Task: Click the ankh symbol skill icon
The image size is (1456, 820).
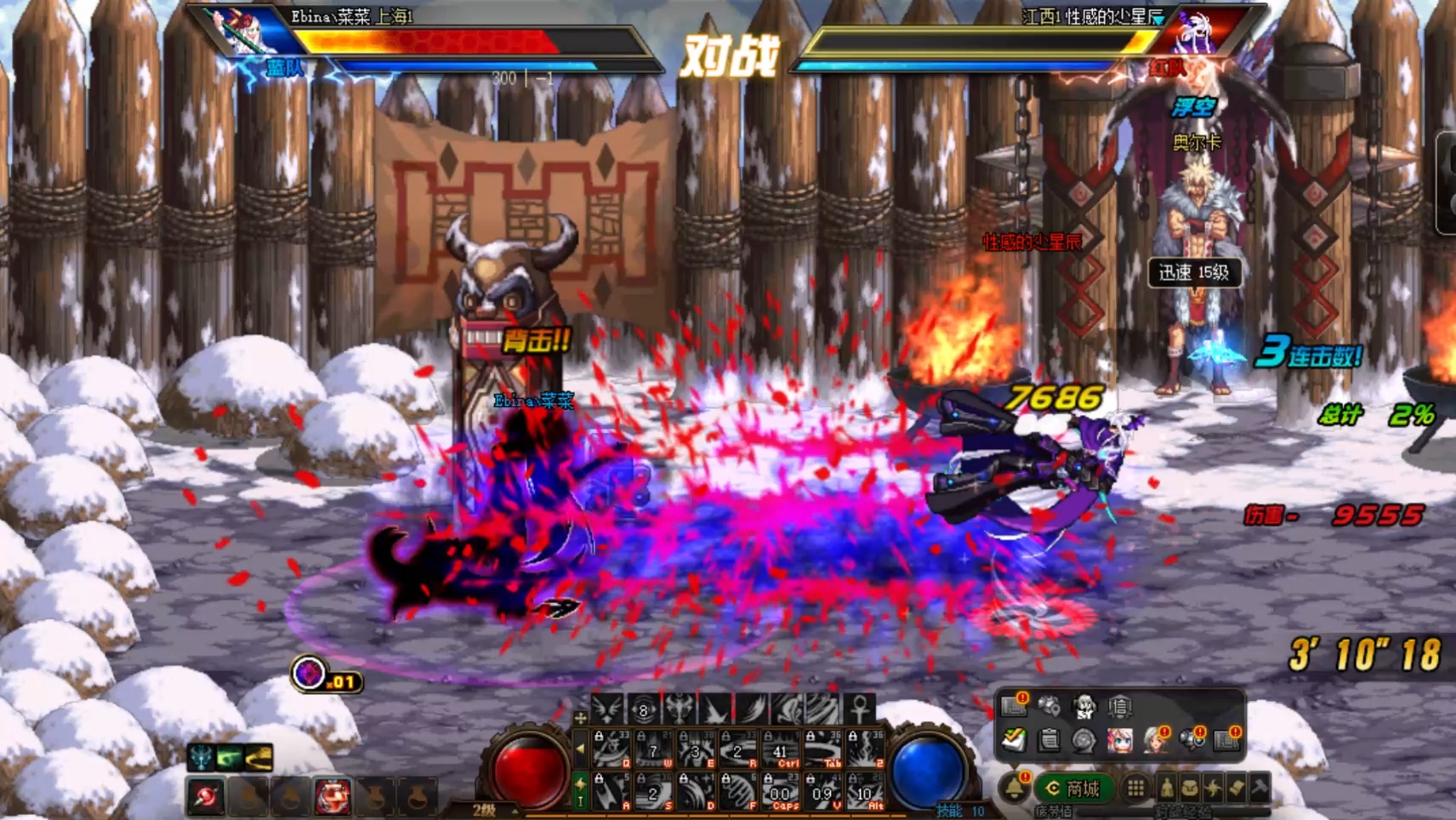Action: tap(859, 708)
